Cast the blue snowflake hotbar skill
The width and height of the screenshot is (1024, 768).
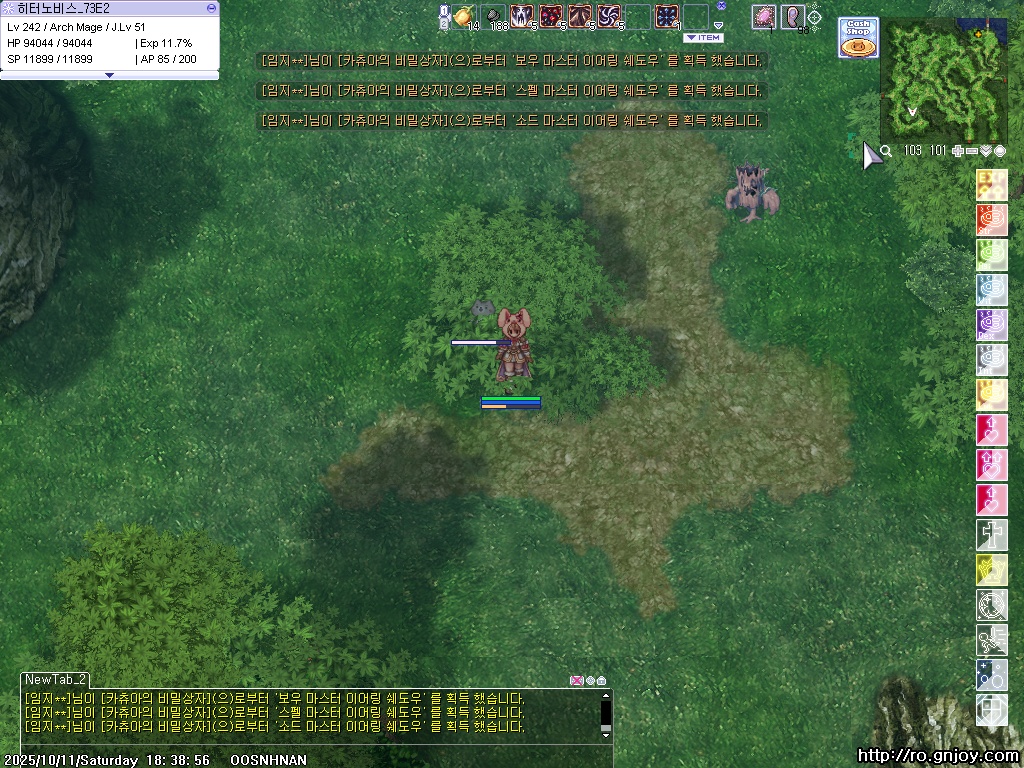[667, 16]
